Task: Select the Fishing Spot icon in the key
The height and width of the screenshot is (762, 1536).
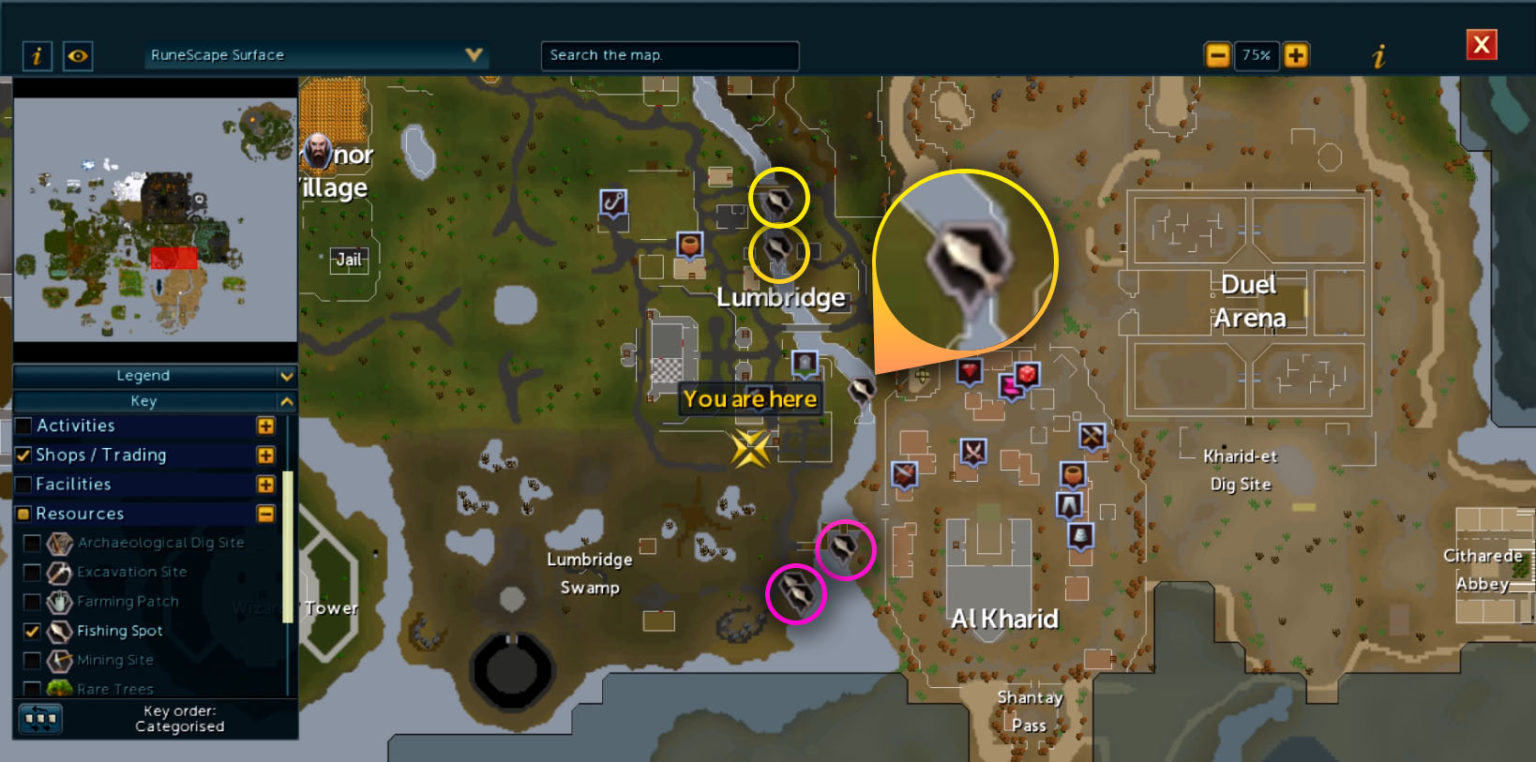Action: [59, 630]
